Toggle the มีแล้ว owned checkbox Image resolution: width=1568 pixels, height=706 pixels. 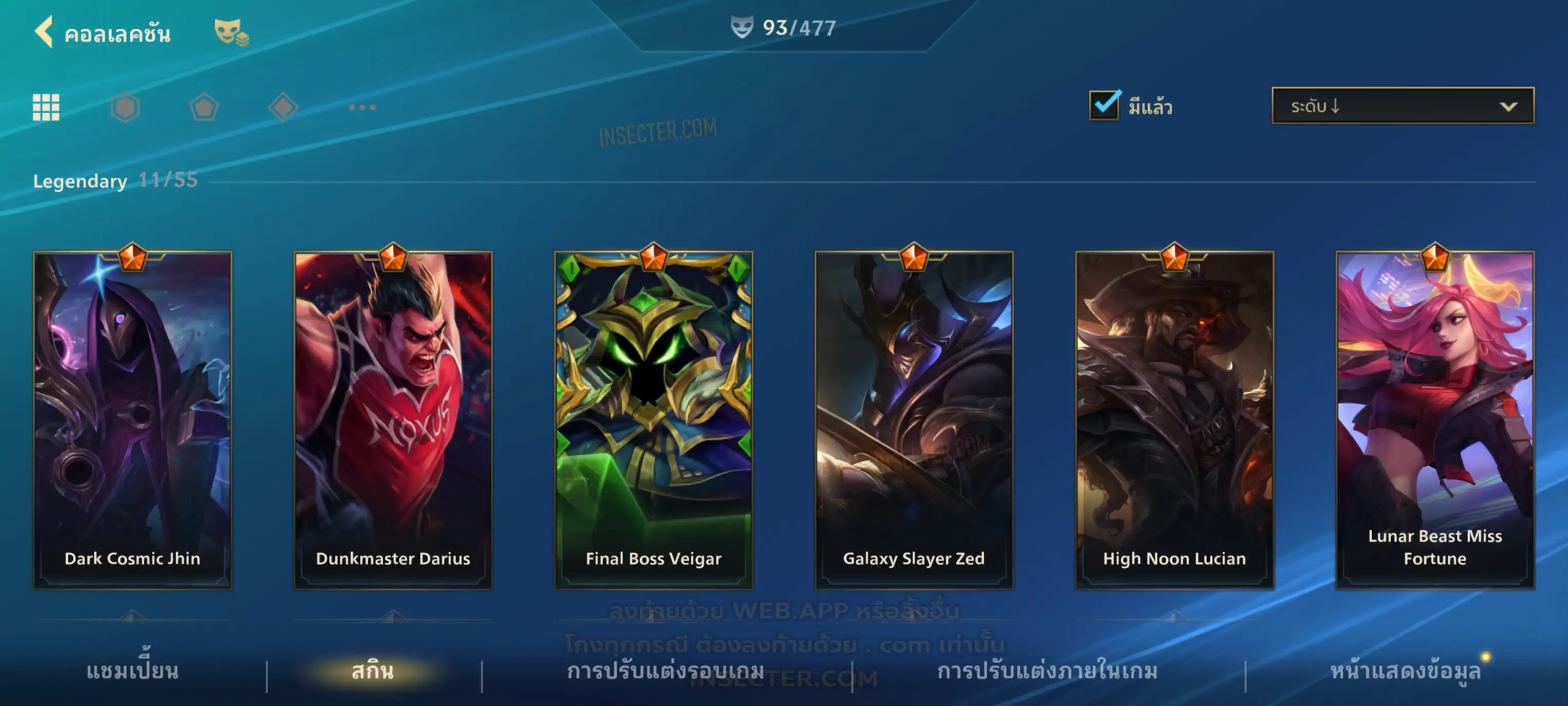tap(1103, 105)
